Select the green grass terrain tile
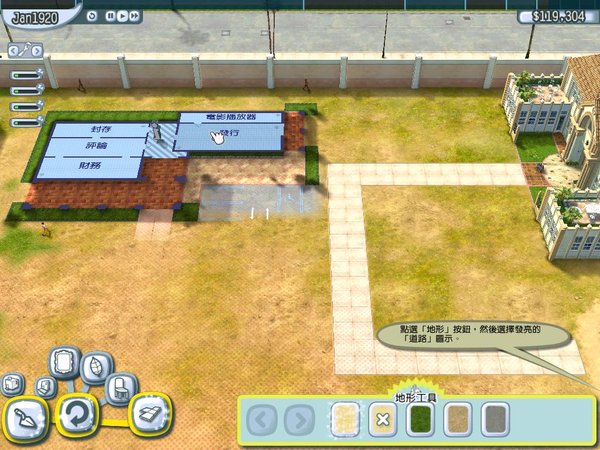Image resolution: width=600 pixels, height=450 pixels. coord(419,420)
